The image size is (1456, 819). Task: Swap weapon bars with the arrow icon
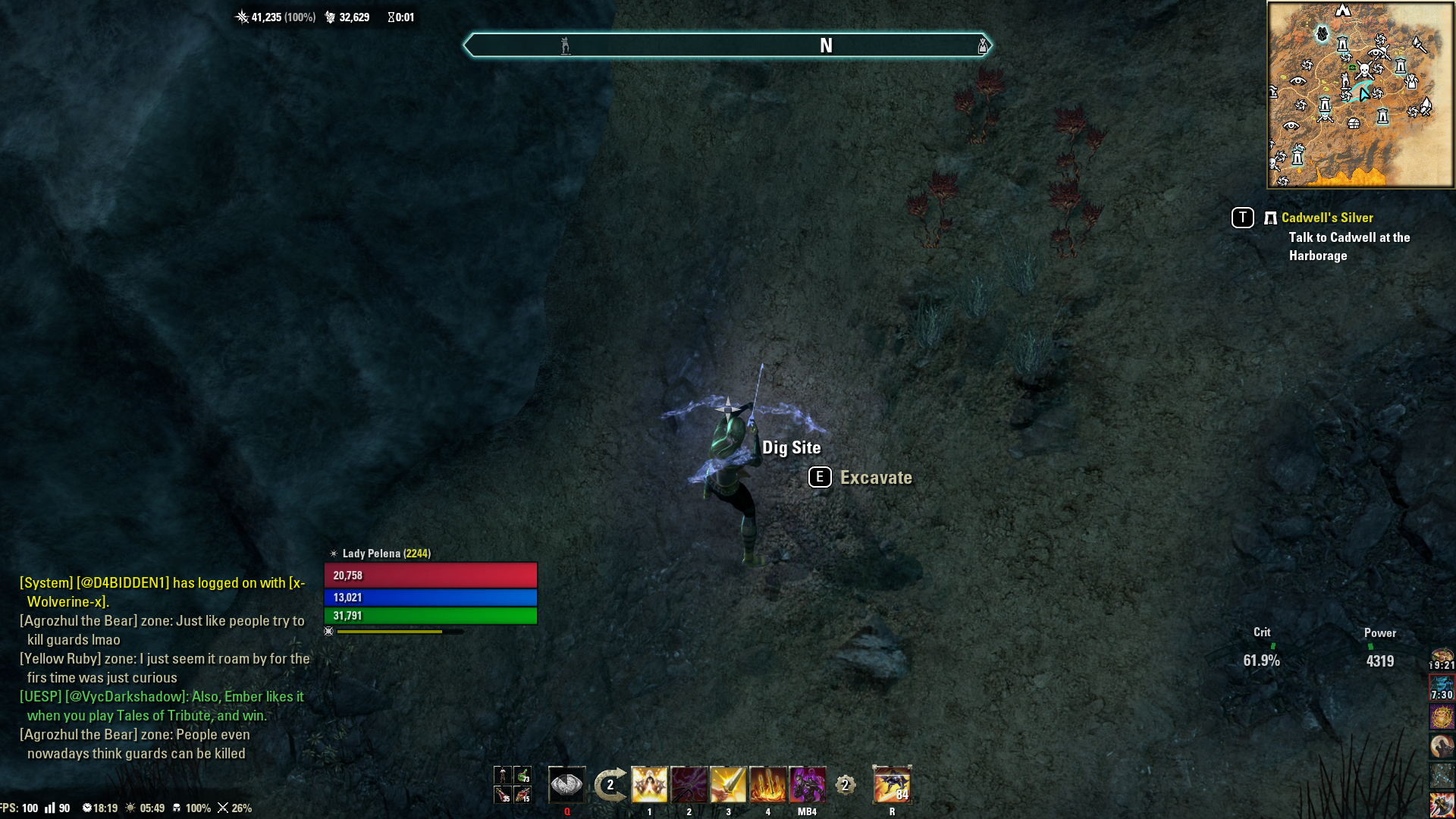(x=610, y=785)
